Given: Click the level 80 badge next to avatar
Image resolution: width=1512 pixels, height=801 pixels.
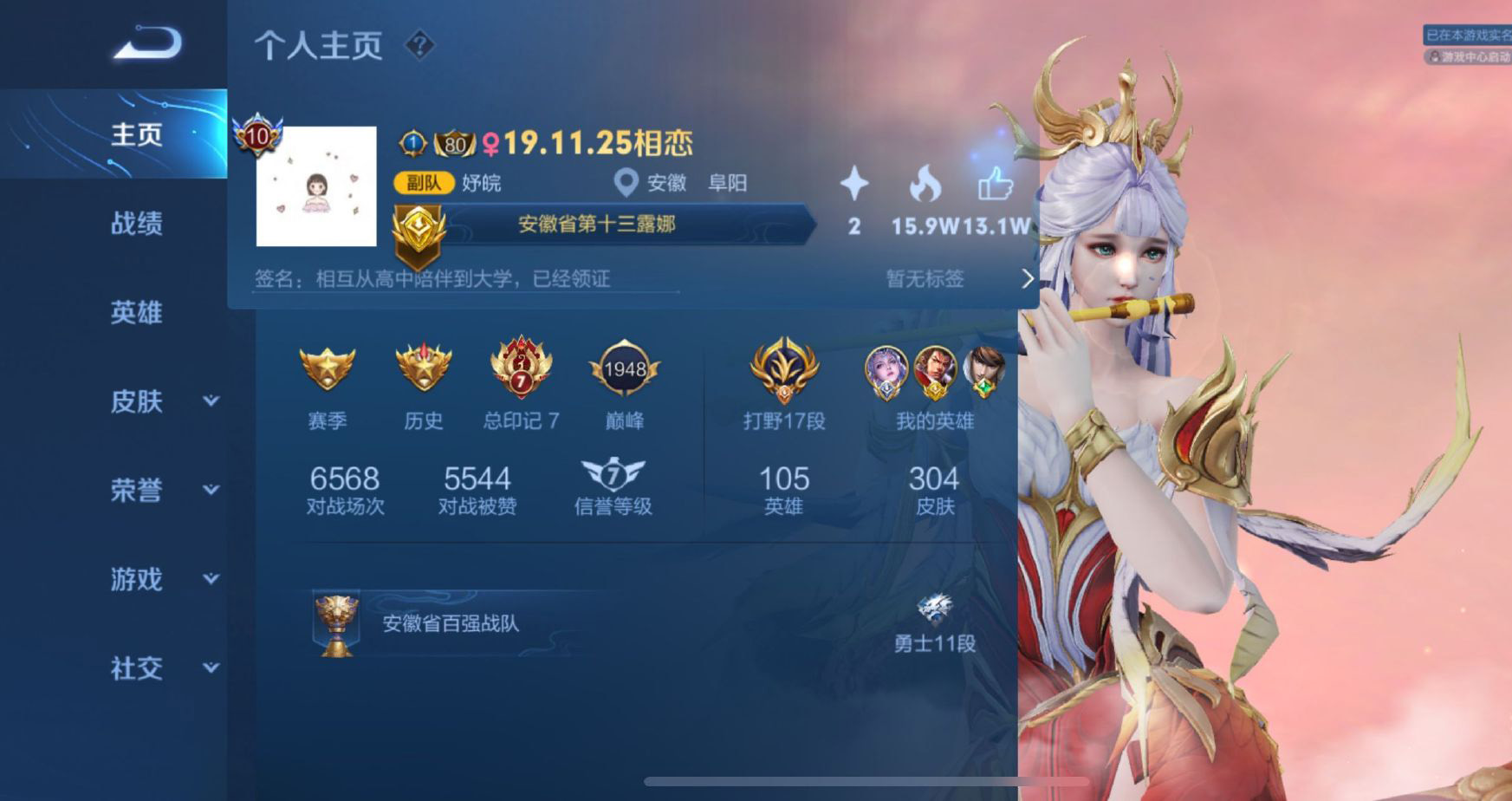Looking at the screenshot, I should point(455,144).
